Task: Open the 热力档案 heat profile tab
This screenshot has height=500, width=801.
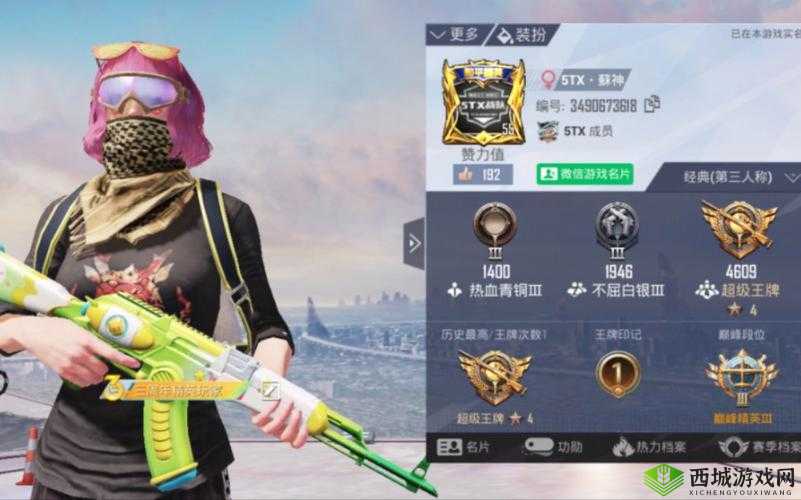Action: 656,446
